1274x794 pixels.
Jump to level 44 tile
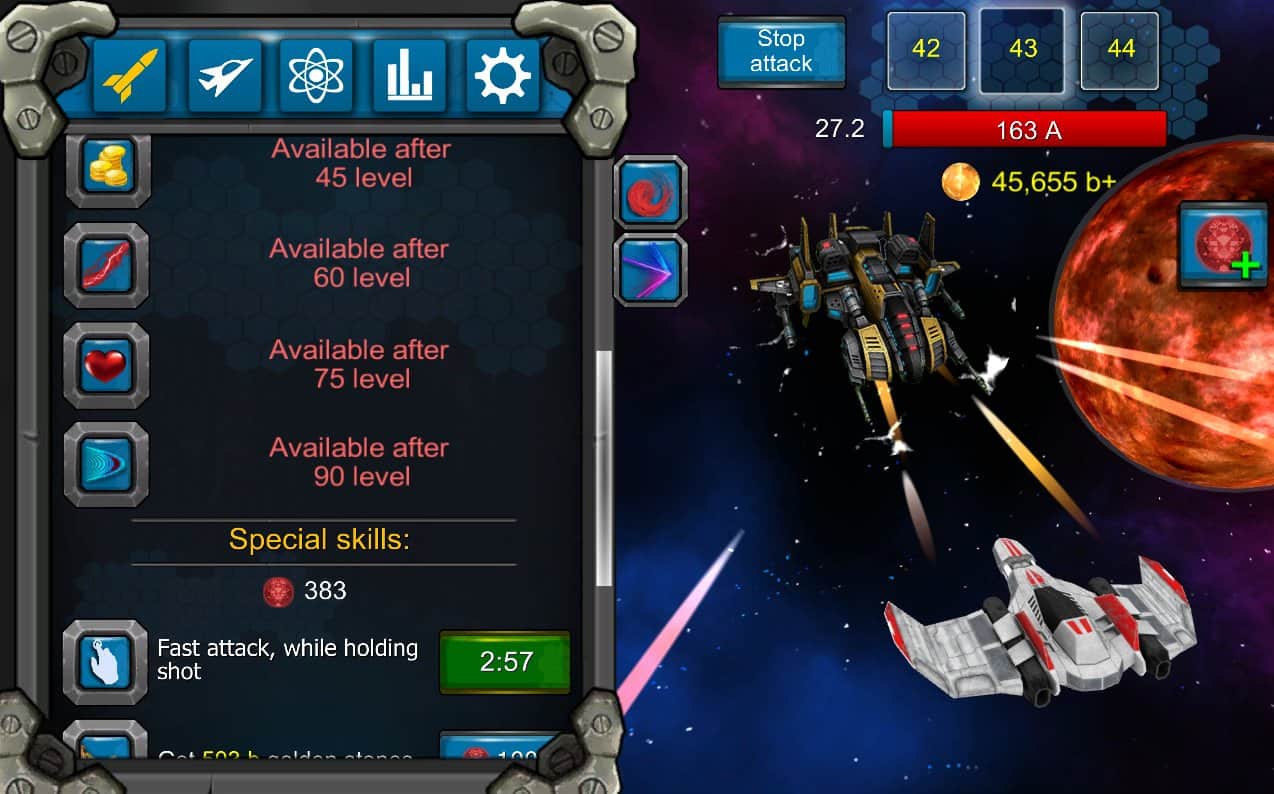[1120, 50]
